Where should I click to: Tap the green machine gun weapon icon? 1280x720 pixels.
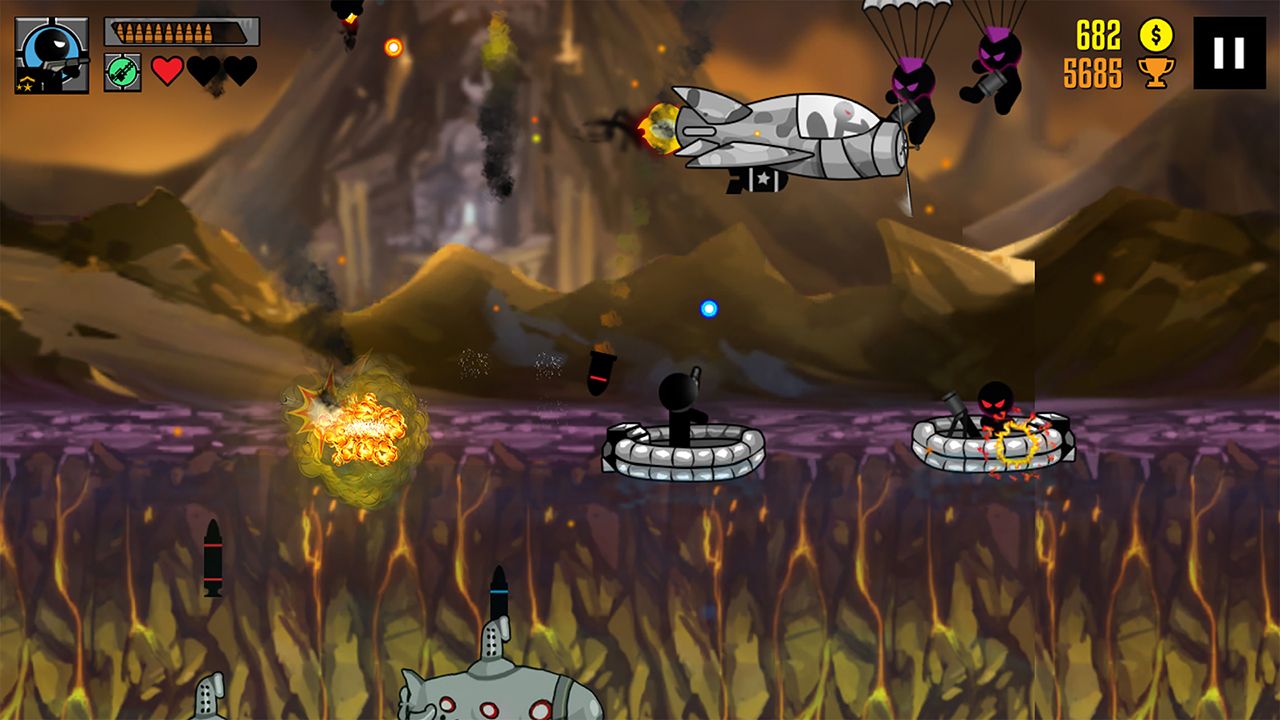[x=122, y=72]
